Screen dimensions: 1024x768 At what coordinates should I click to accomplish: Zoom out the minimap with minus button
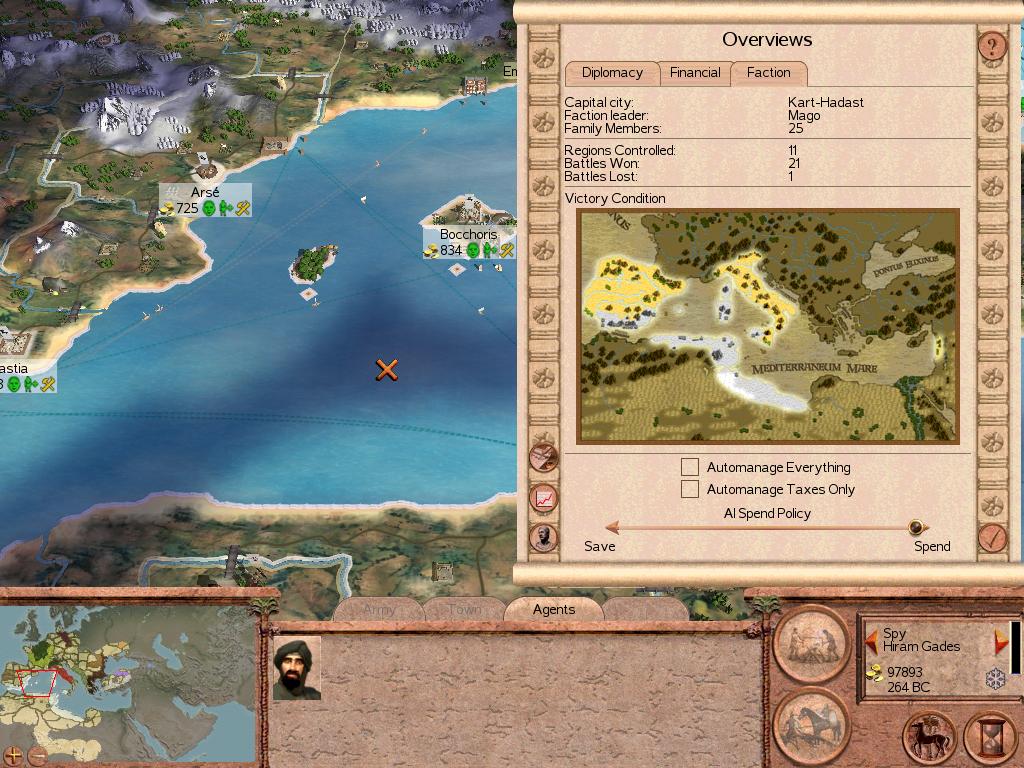pyautogui.click(x=37, y=755)
